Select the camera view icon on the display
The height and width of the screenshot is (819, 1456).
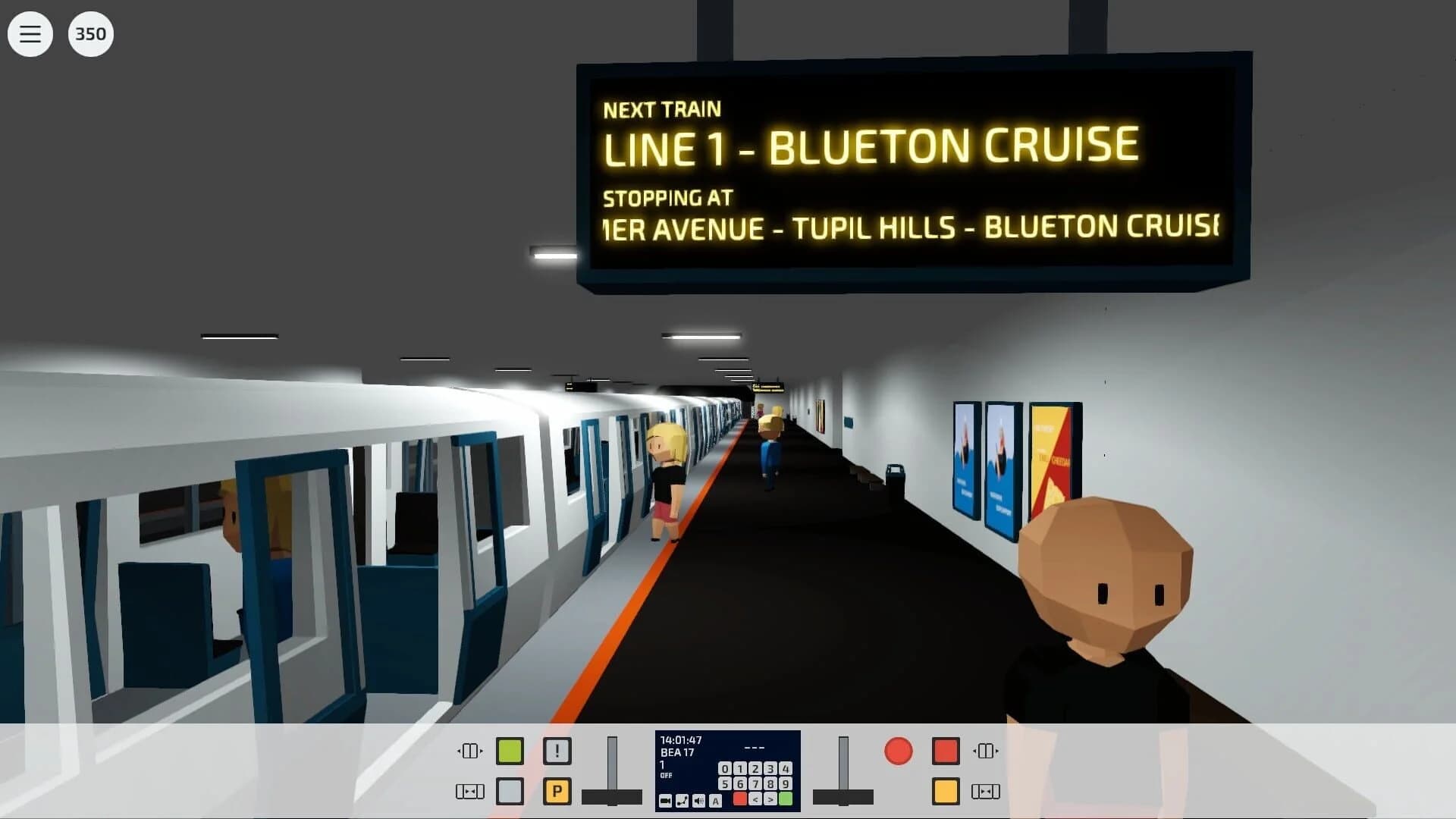(666, 802)
